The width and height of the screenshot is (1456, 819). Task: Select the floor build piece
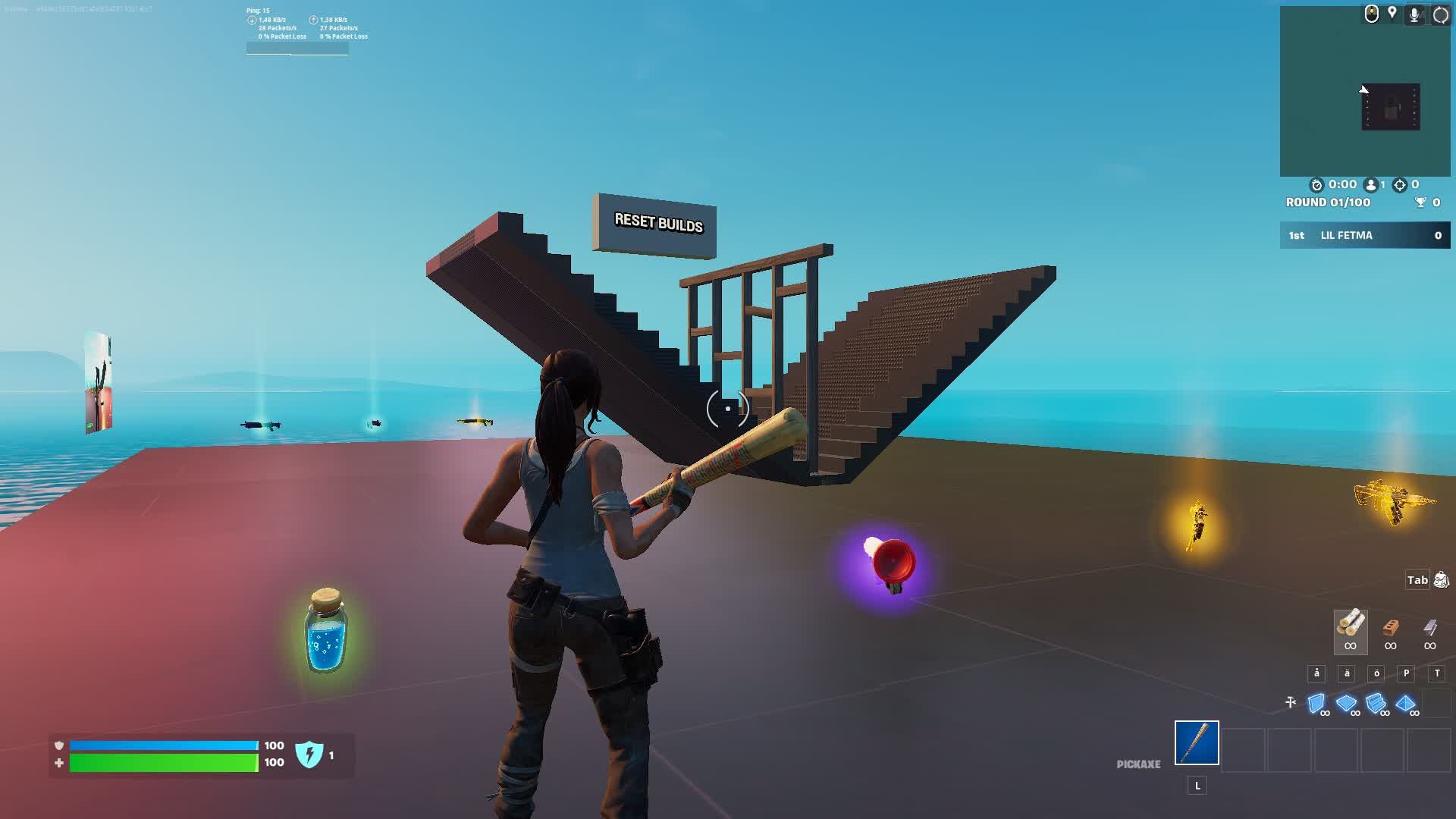point(1346,701)
